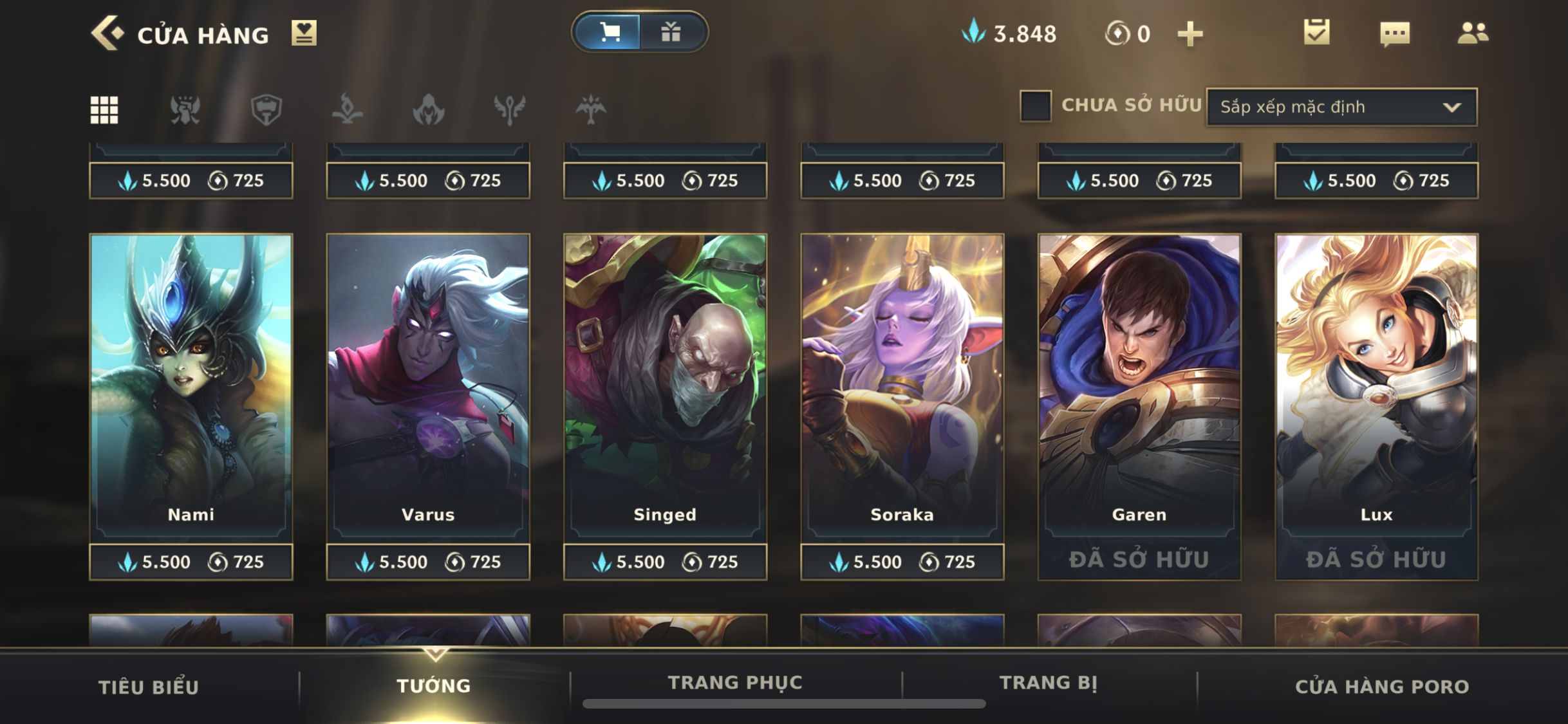This screenshot has width=1568, height=724.
Task: View the Soraka champion card
Action: click(902, 386)
